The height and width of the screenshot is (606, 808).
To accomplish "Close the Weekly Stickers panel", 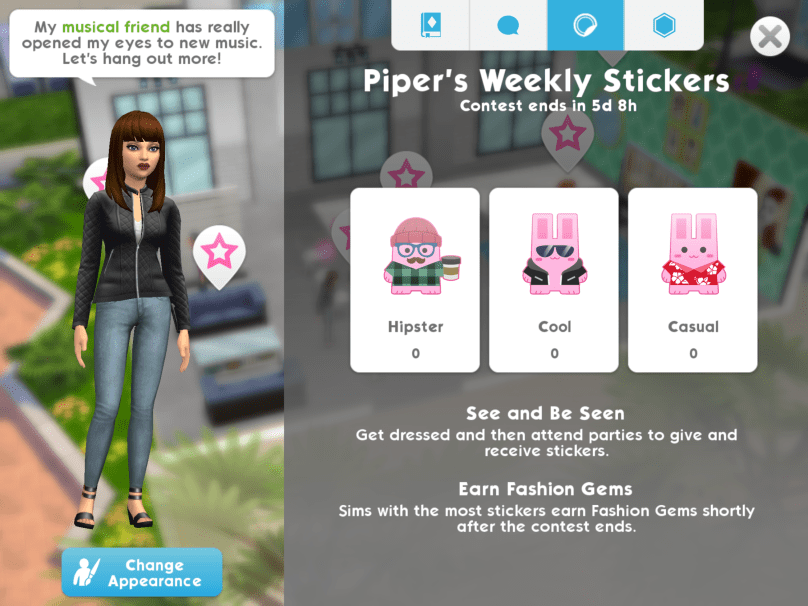I will click(769, 38).
